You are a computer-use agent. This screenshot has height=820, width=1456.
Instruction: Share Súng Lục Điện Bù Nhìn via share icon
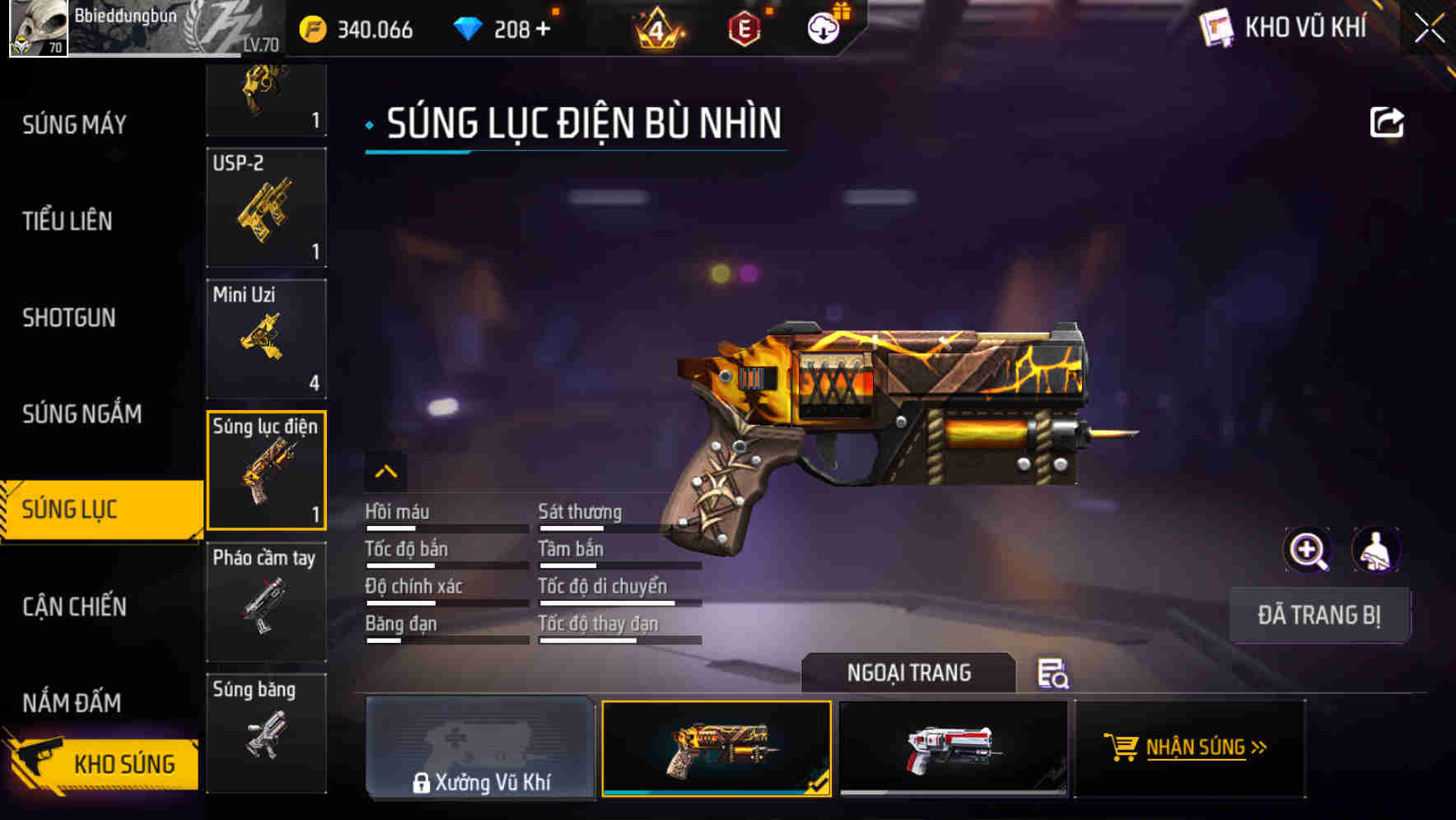[1388, 122]
